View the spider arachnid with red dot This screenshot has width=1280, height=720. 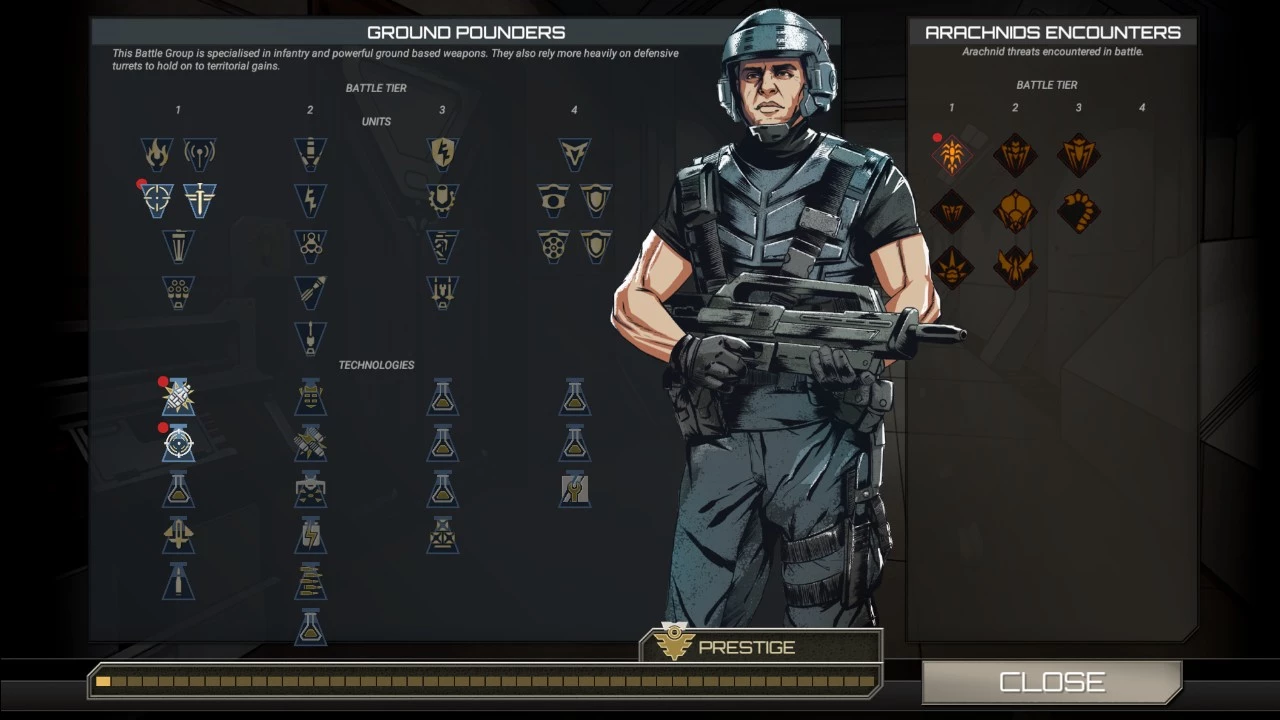[x=951, y=156]
